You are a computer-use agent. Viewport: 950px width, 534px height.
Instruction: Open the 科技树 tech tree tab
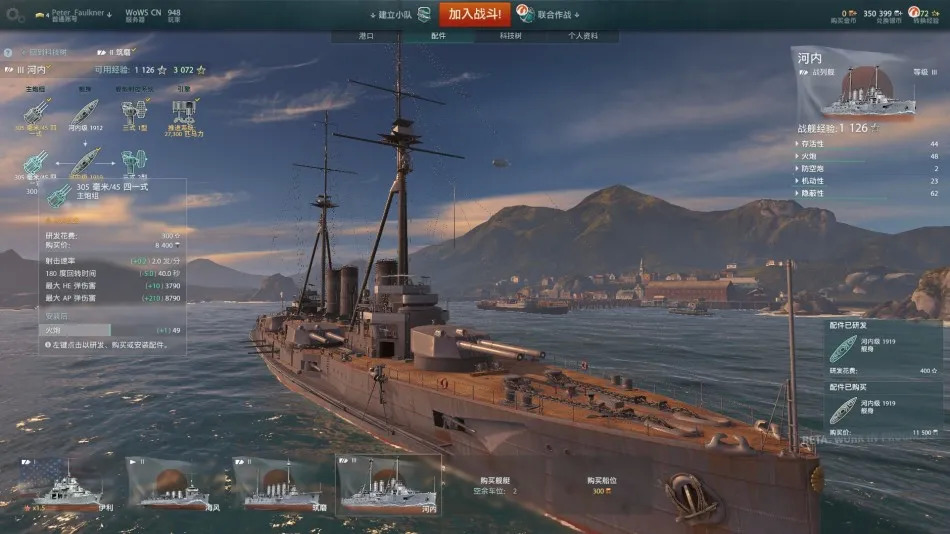point(510,36)
